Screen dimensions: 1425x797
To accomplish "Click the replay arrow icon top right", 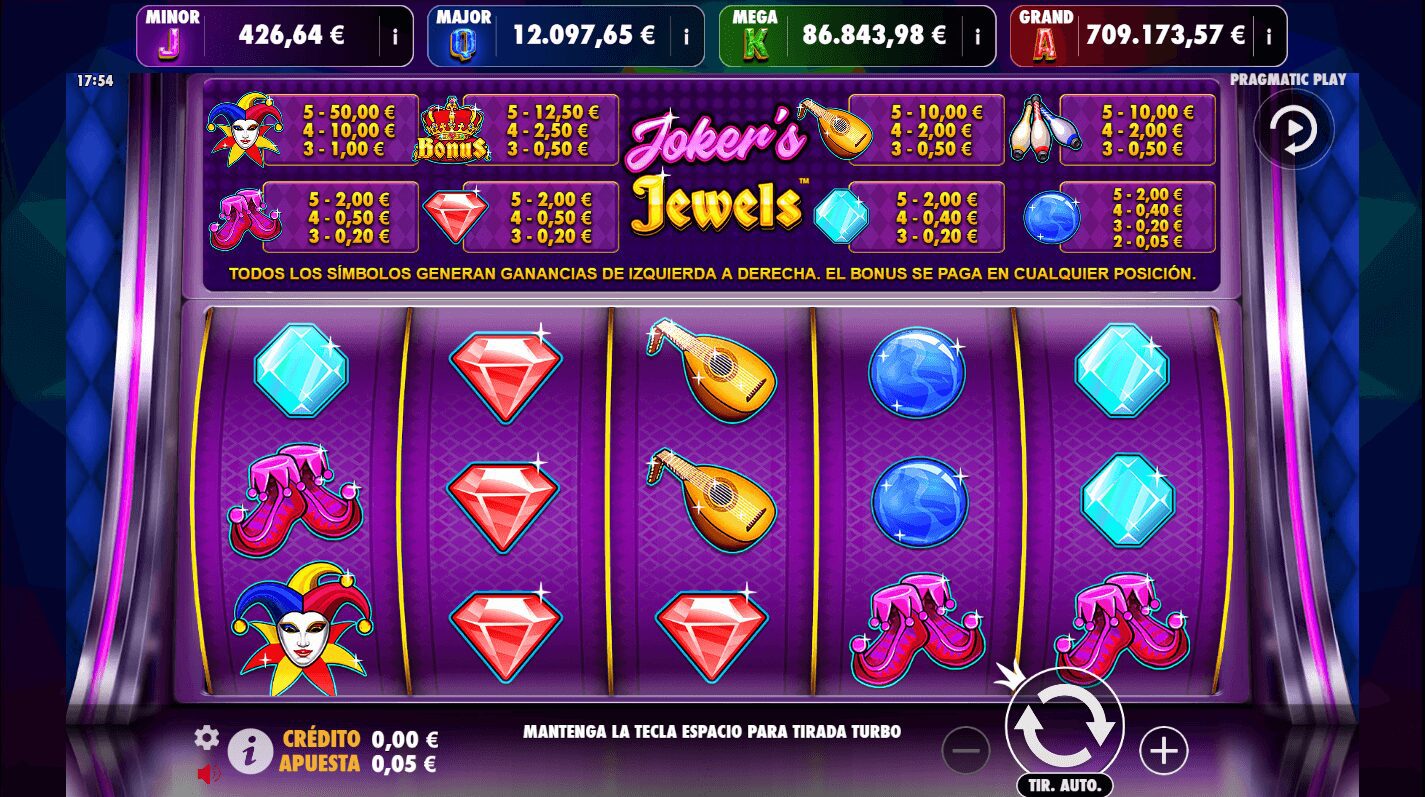I will coord(1294,130).
